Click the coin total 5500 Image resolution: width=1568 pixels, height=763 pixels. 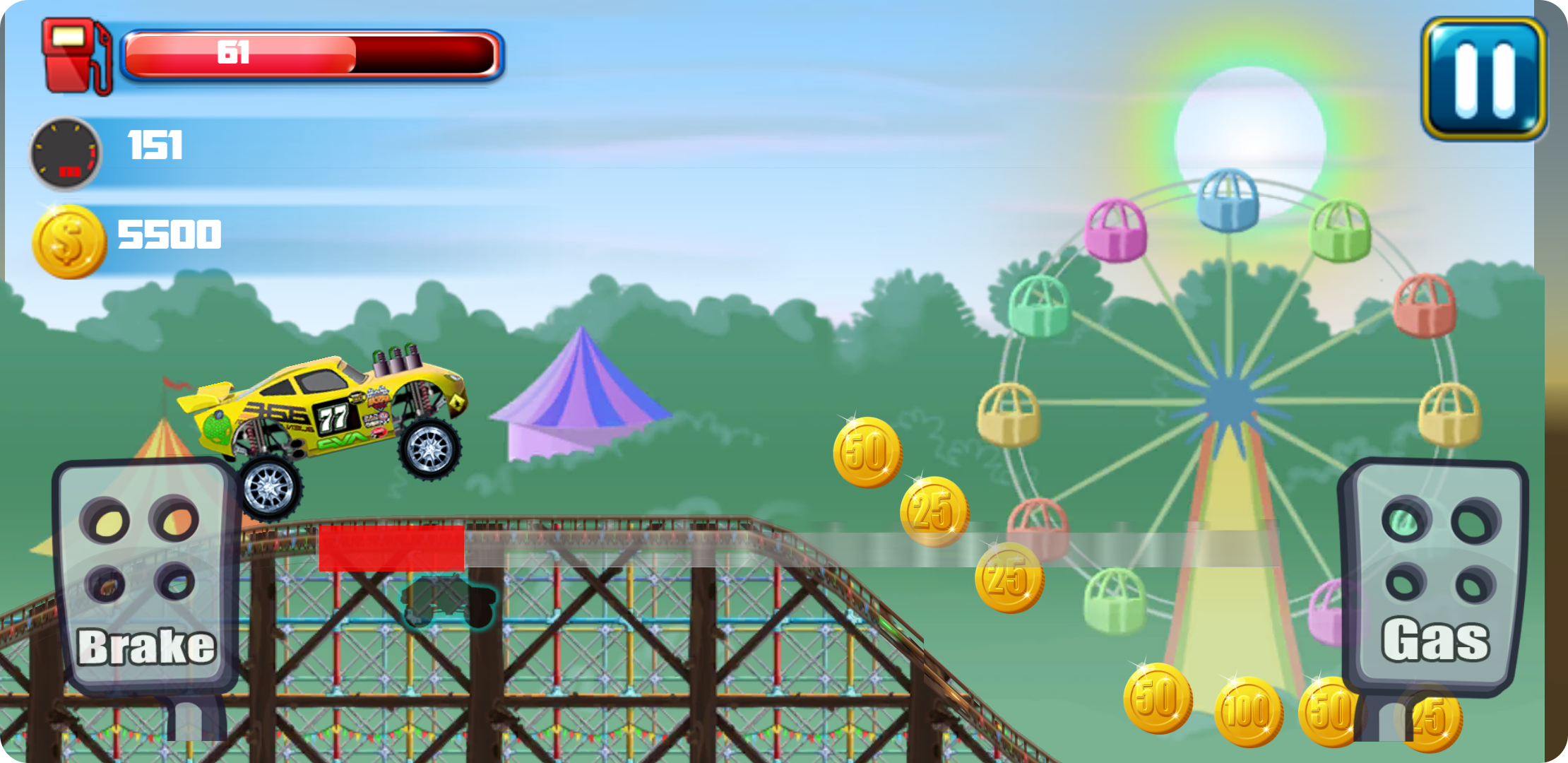pos(170,233)
